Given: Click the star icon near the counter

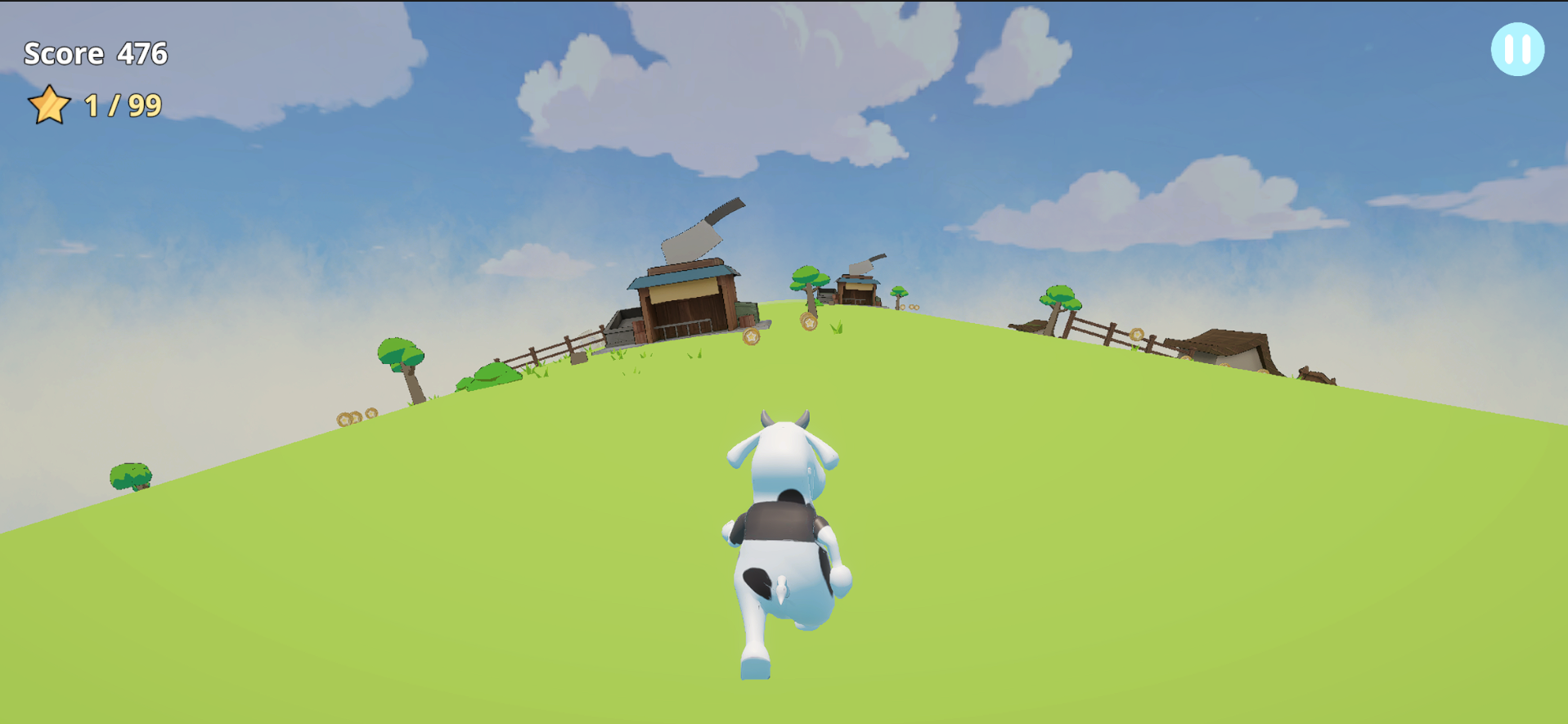Looking at the screenshot, I should coord(47,104).
